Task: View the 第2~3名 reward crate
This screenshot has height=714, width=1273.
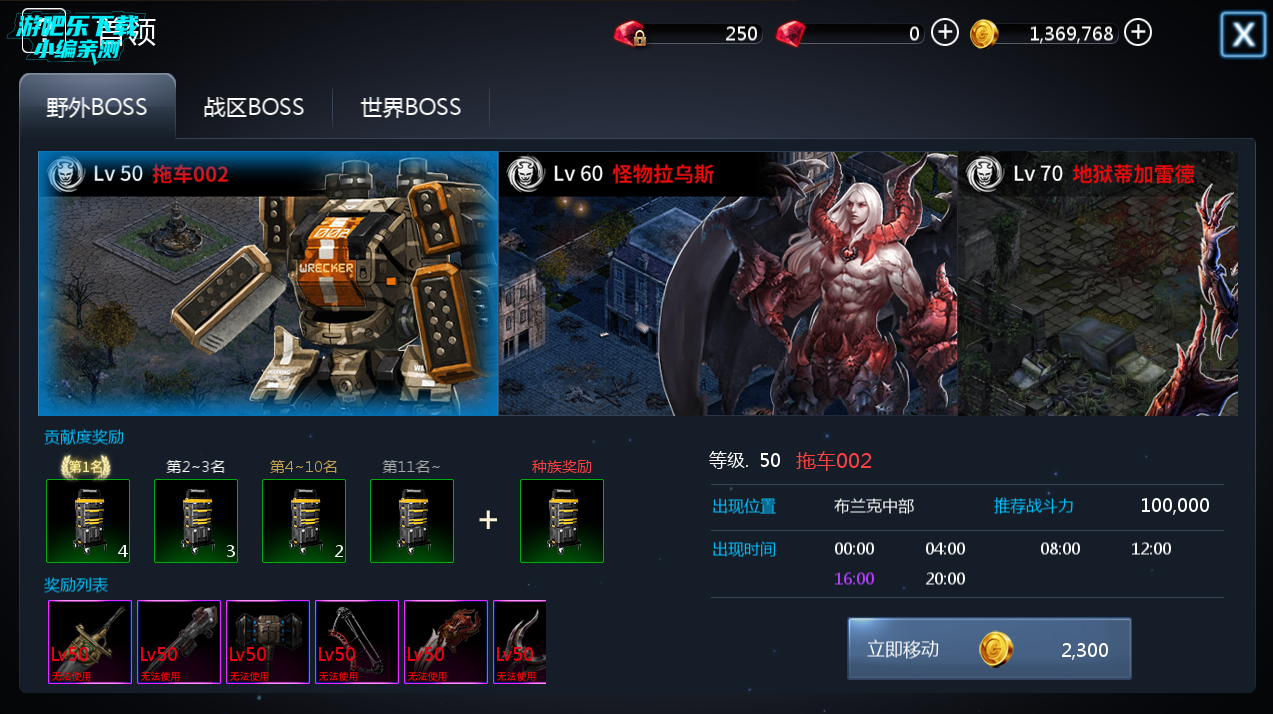Action: tap(196, 521)
